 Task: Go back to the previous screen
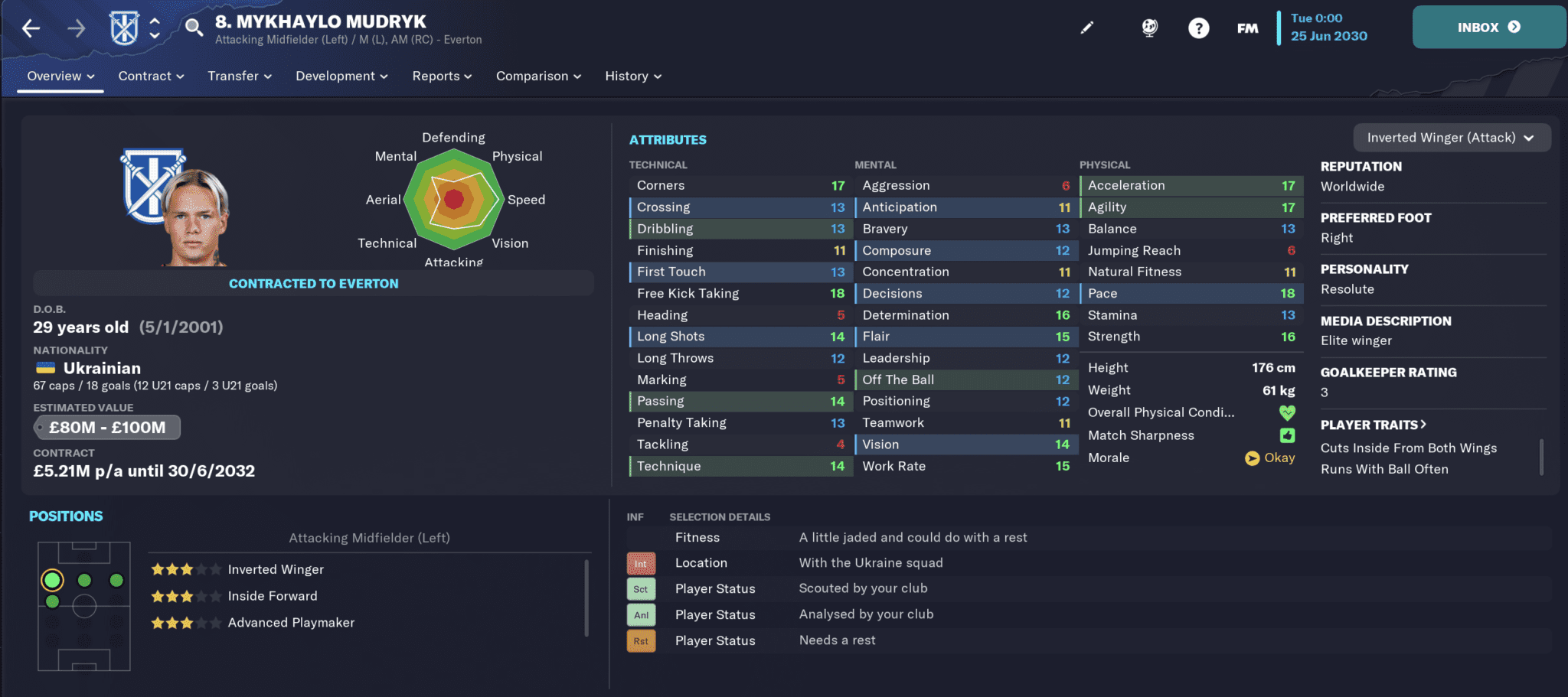(x=31, y=29)
